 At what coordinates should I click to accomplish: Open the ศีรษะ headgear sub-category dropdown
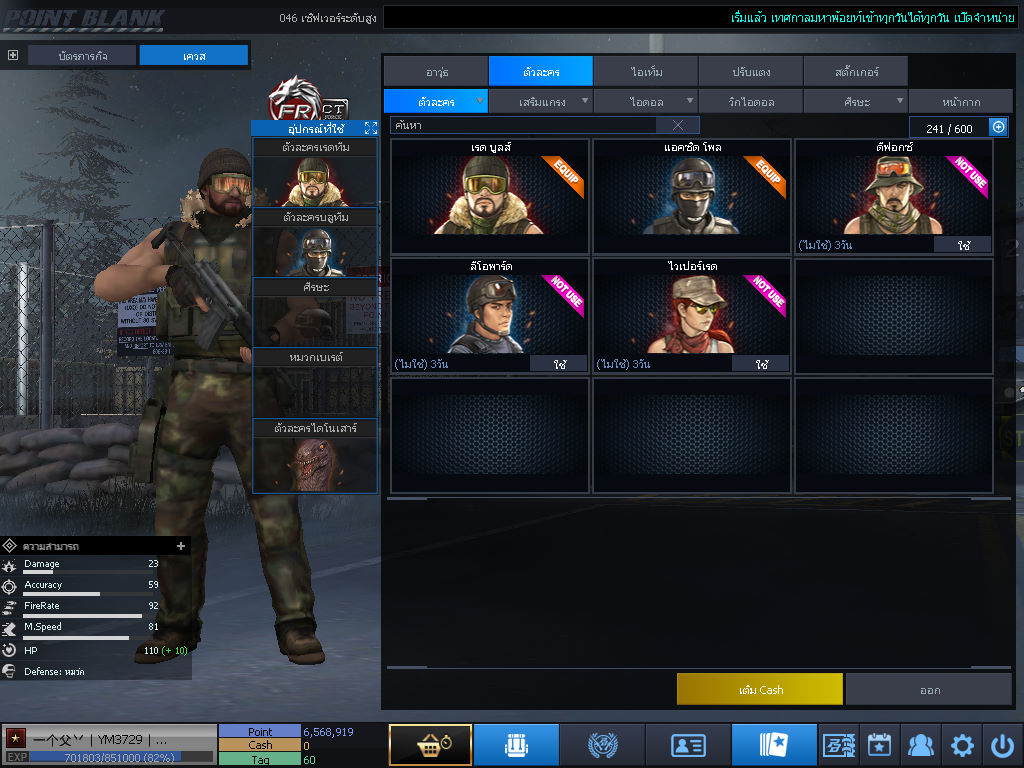[x=856, y=101]
